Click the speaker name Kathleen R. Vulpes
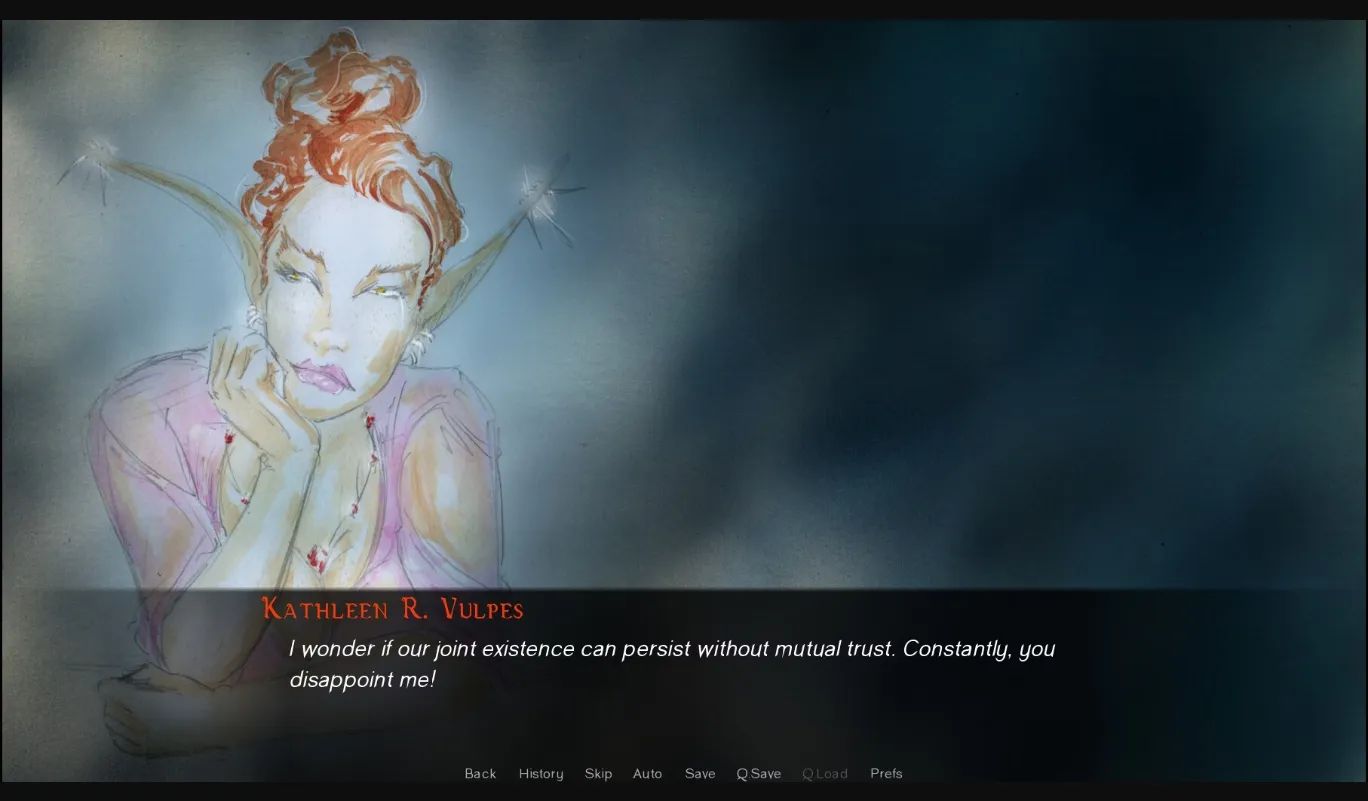Image resolution: width=1368 pixels, height=801 pixels. pos(392,610)
